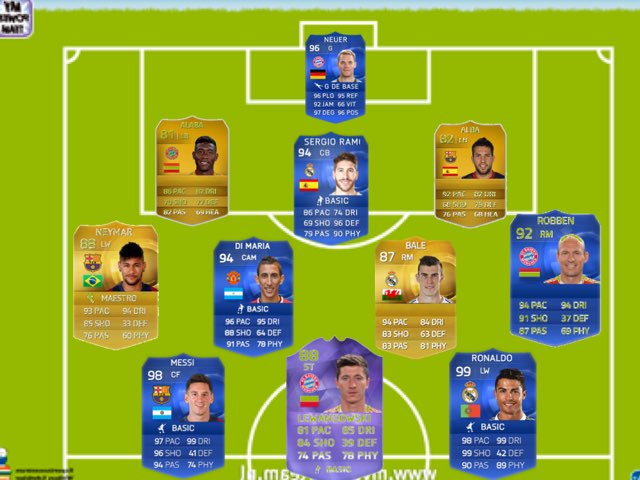The width and height of the screenshot is (640, 480).
Task: Select the Neuer goalkeeper card
Action: 336,76
